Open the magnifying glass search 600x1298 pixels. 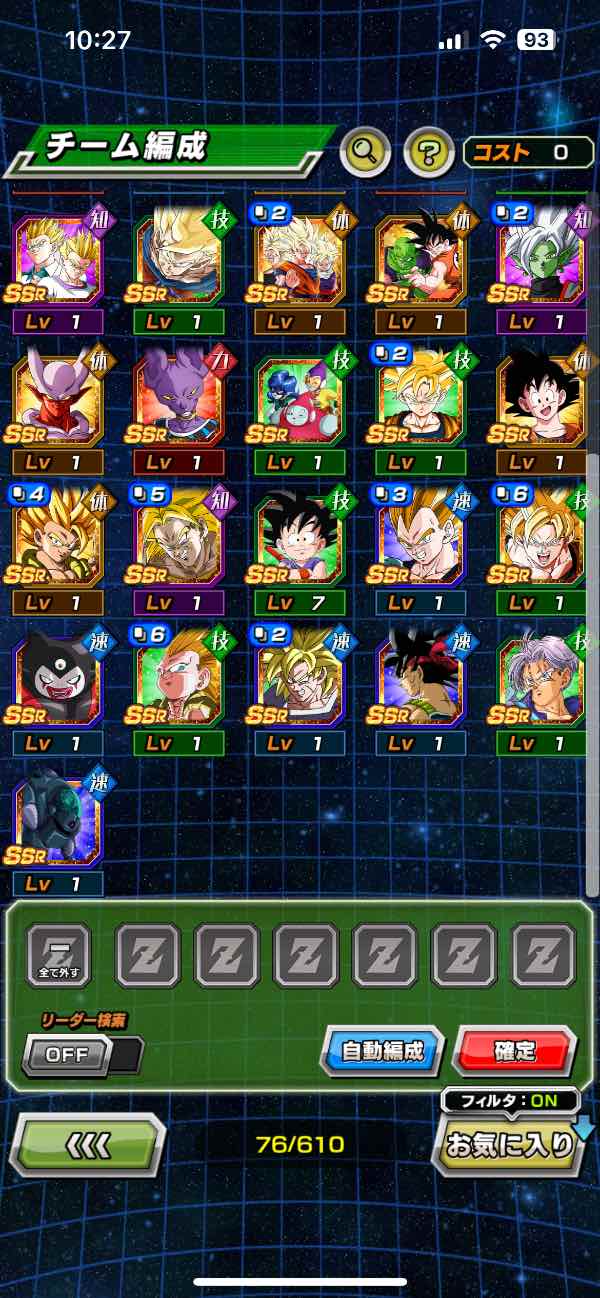pos(365,152)
